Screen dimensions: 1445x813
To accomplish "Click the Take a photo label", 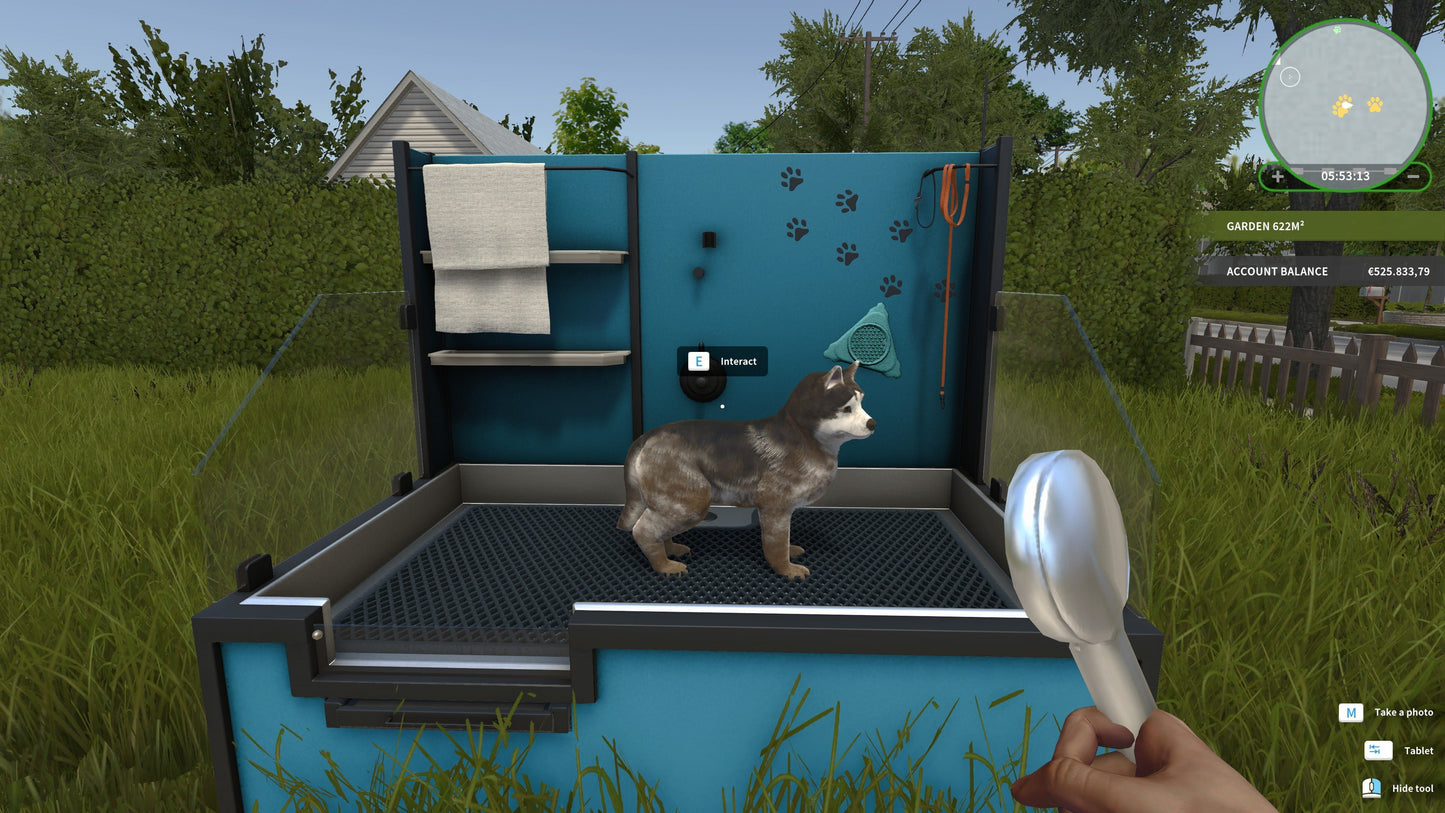I will coord(1403,712).
